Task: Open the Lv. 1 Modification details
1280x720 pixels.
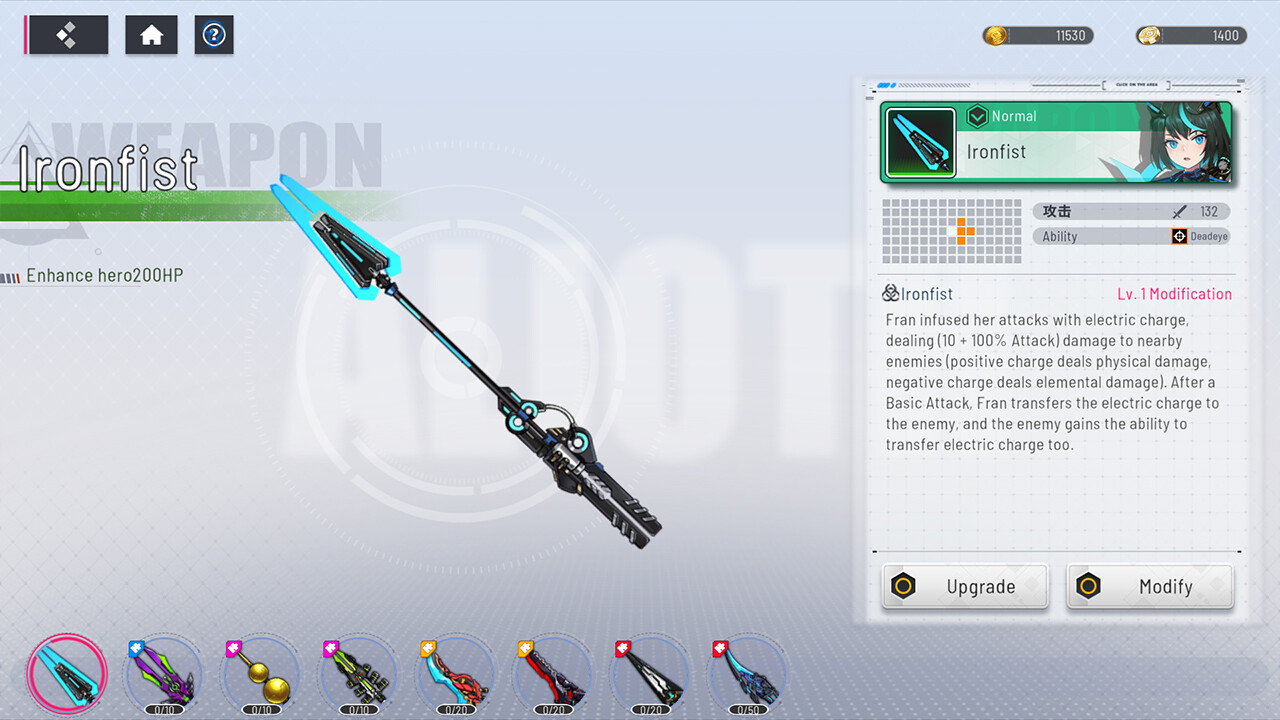Action: tap(1175, 294)
